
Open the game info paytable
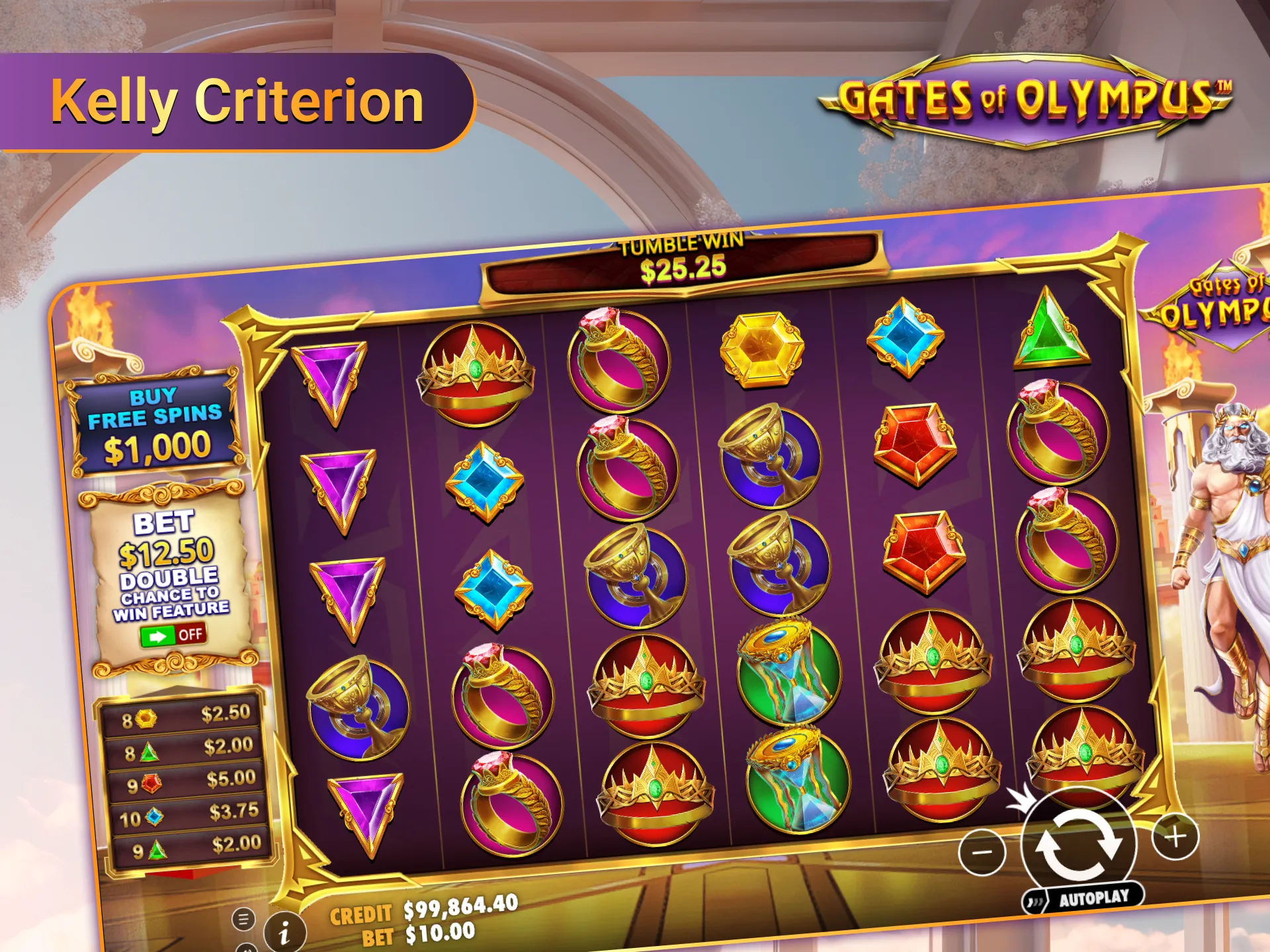point(284,933)
